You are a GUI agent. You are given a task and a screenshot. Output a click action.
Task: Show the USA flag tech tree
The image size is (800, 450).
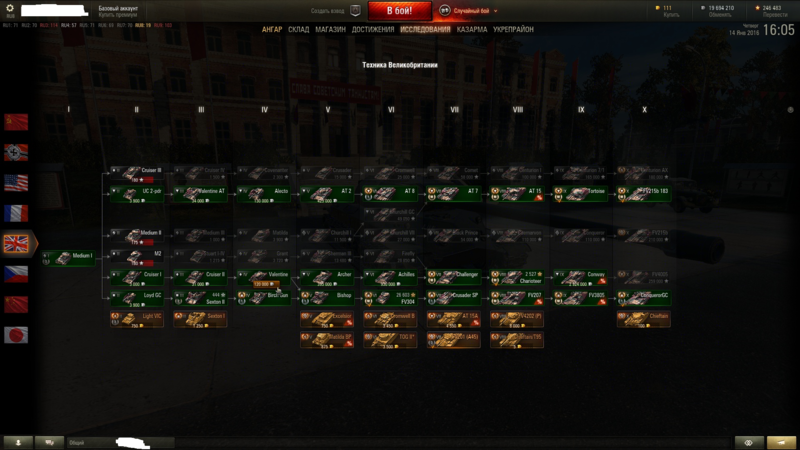click(16, 183)
